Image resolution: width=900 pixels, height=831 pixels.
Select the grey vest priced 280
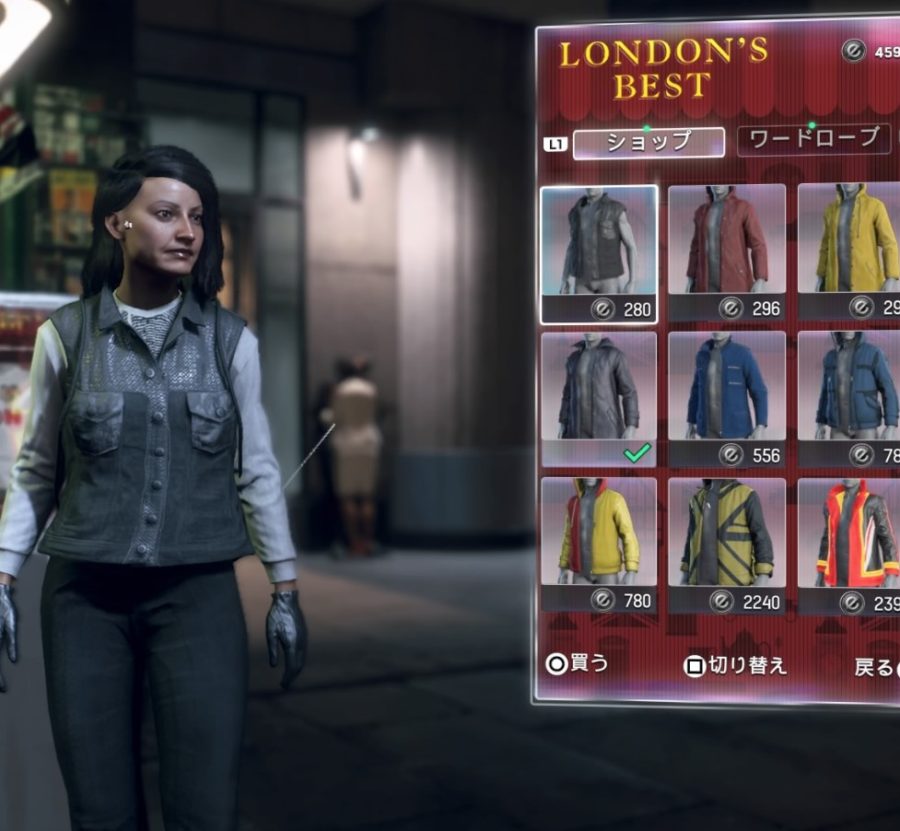[599, 254]
